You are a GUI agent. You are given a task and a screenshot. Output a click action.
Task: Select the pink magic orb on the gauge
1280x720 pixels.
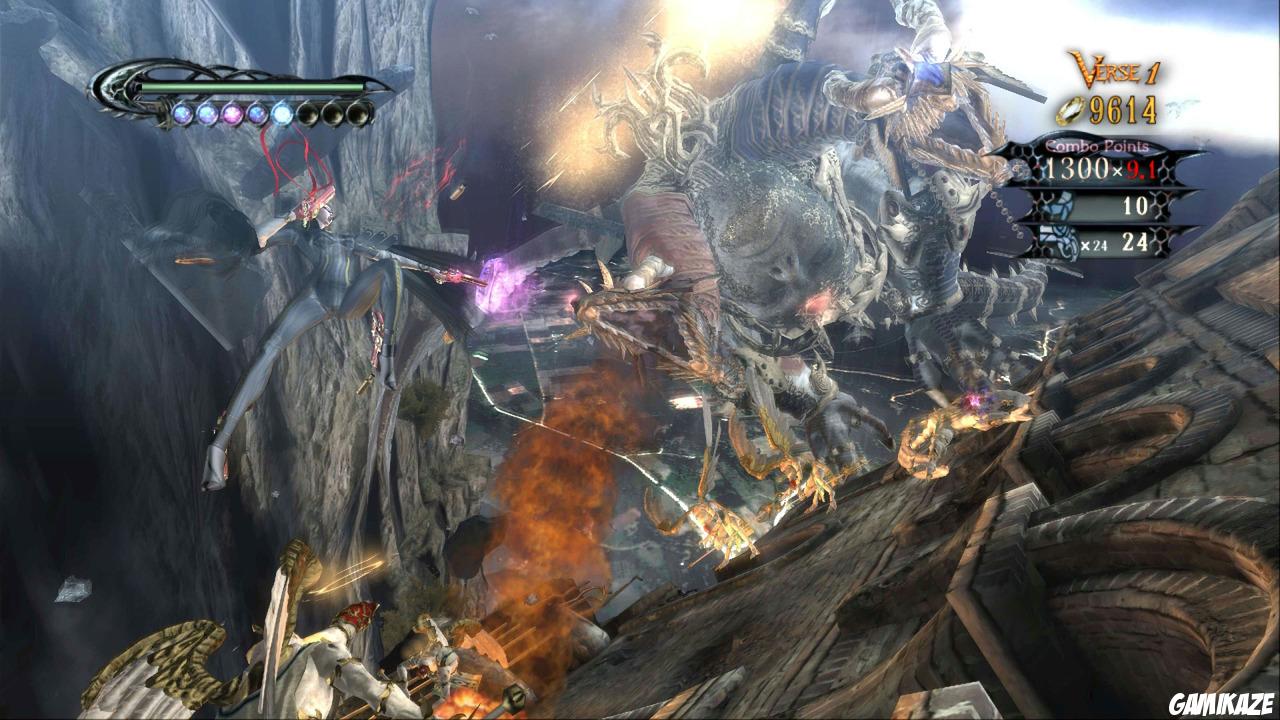tap(231, 114)
